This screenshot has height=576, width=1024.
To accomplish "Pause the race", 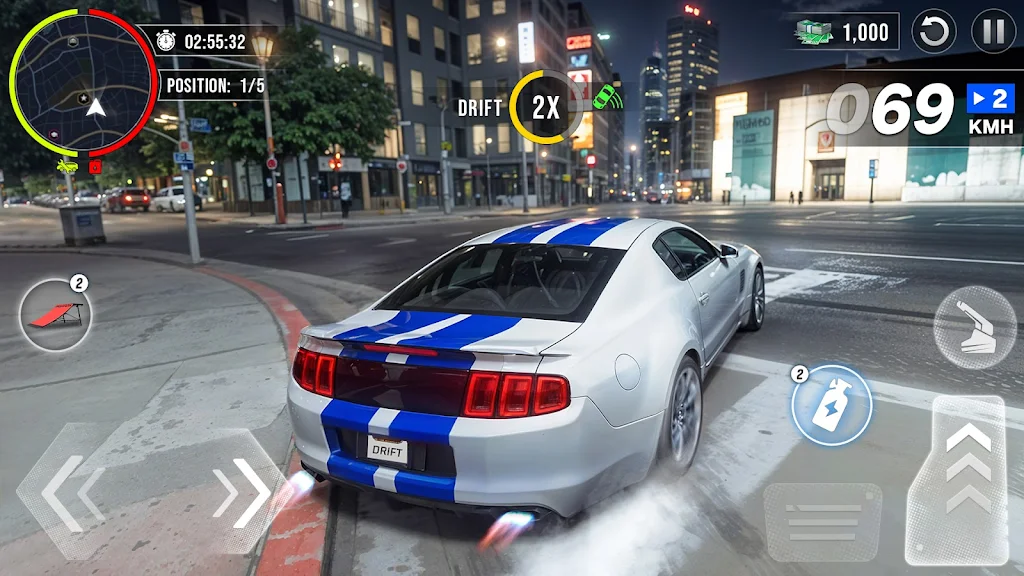I will [993, 32].
